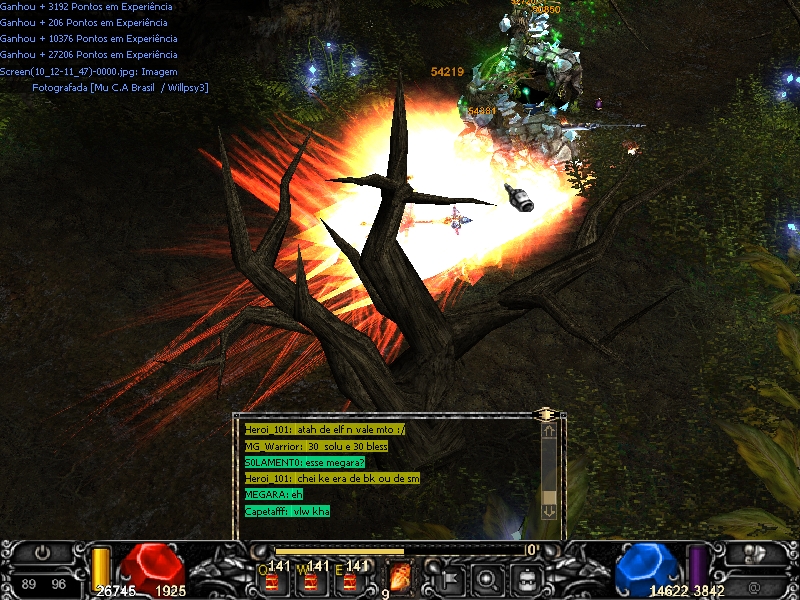Screen dimensions: 800x600
Task: Click the chat scroll up arrow
Action: tap(548, 431)
